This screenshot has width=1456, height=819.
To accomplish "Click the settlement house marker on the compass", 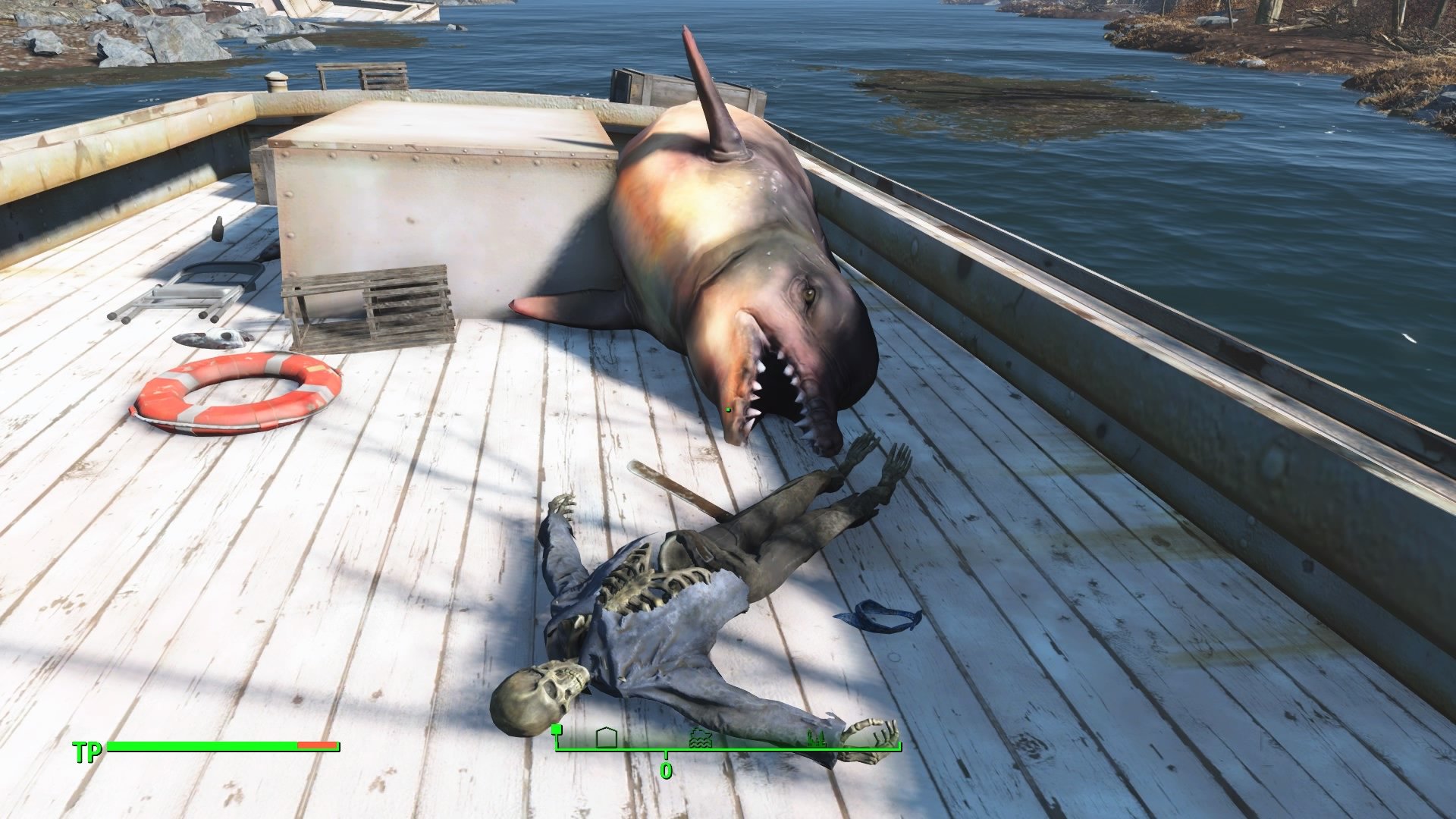I will (x=607, y=736).
